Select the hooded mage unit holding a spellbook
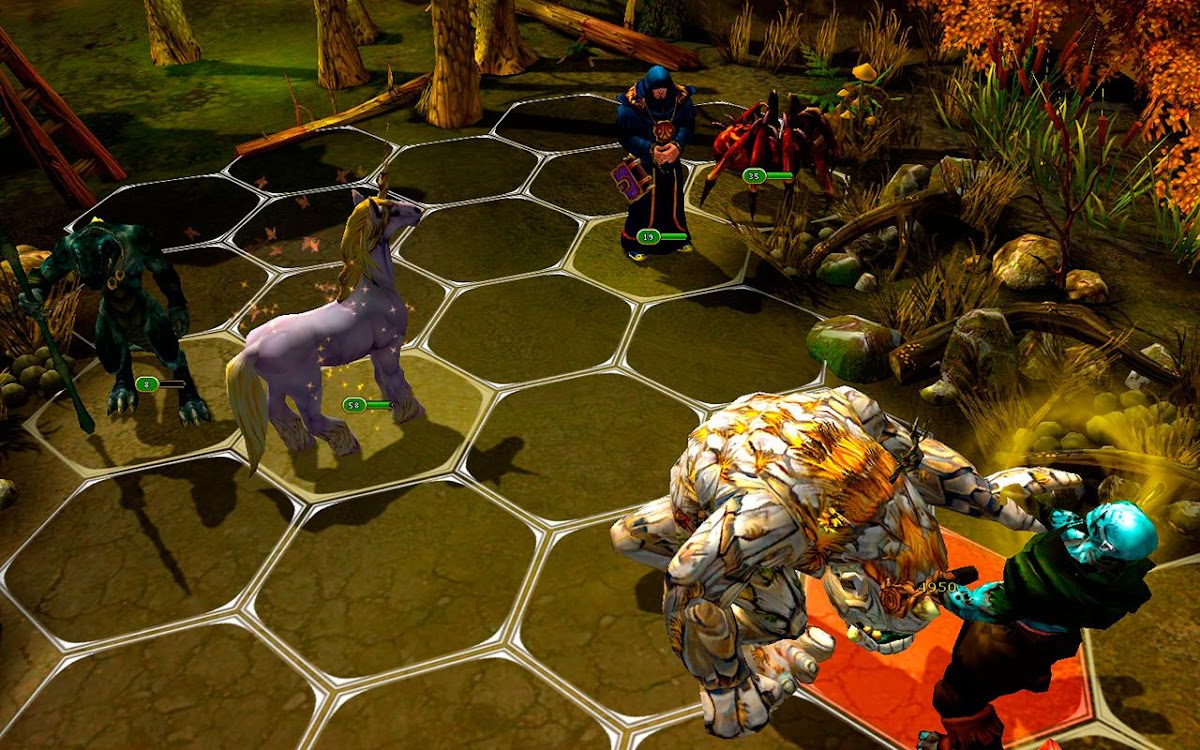Viewport: 1200px width, 750px height. [x=656, y=160]
